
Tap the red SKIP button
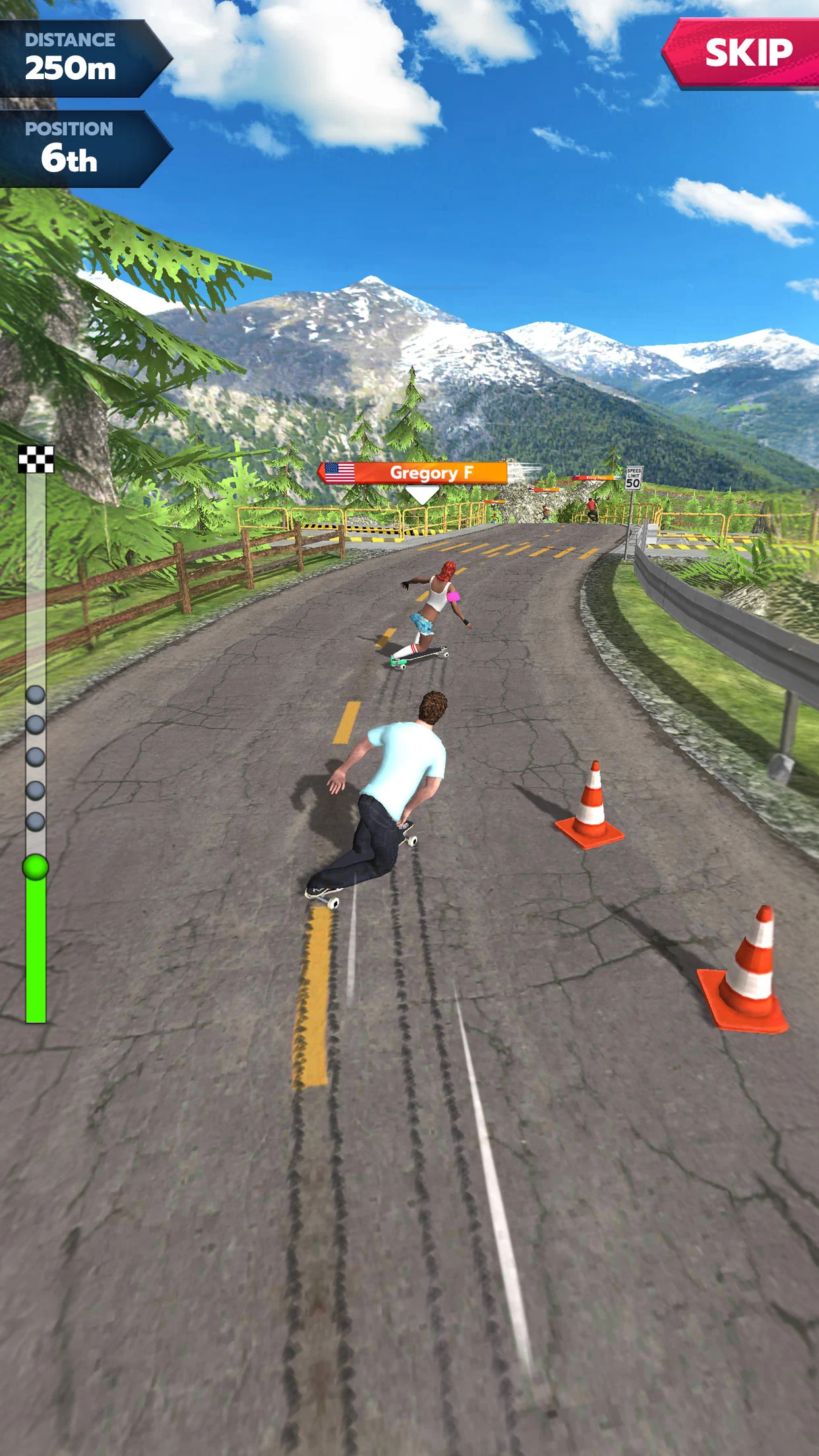[x=746, y=53]
